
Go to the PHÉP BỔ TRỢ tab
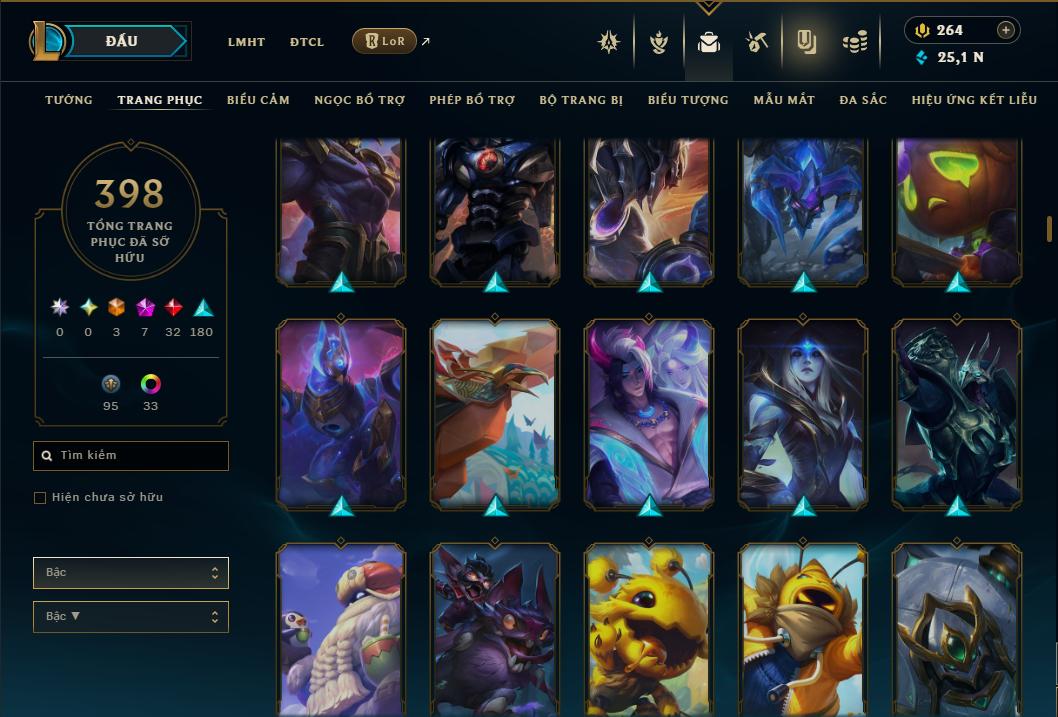[472, 100]
